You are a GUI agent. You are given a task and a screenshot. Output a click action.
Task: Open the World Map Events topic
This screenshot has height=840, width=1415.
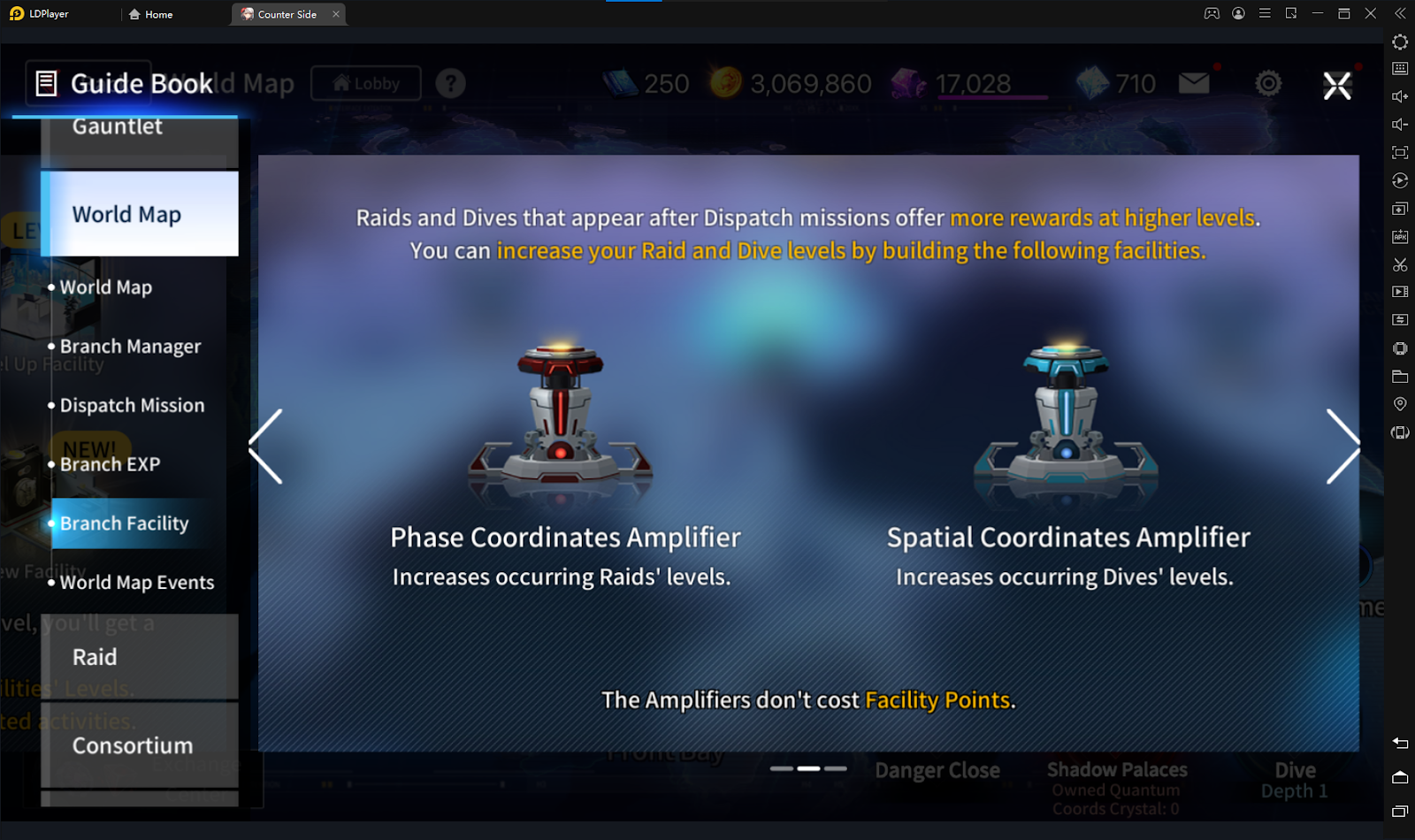137,583
